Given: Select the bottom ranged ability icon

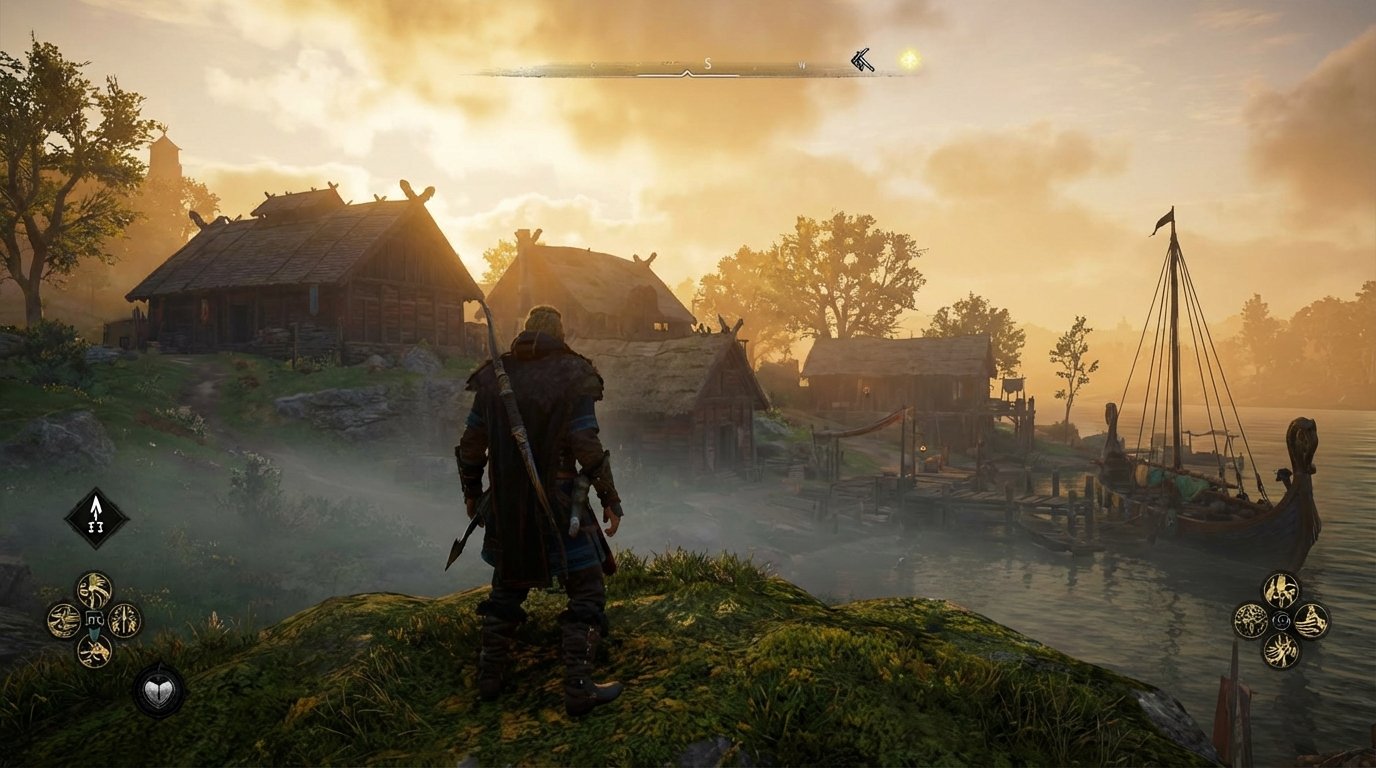Looking at the screenshot, I should (1283, 651).
